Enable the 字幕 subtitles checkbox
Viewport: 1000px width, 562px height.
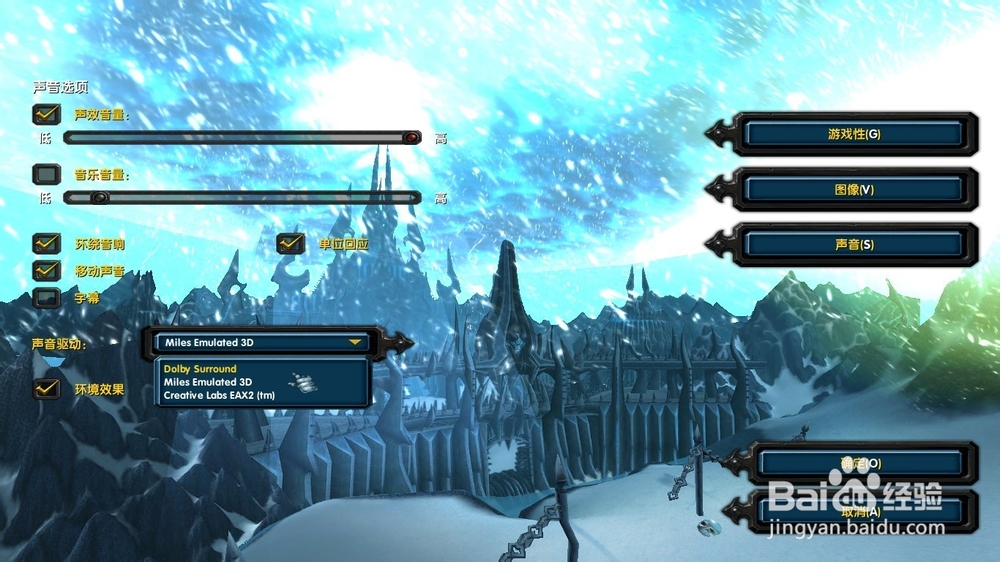click(x=47, y=297)
